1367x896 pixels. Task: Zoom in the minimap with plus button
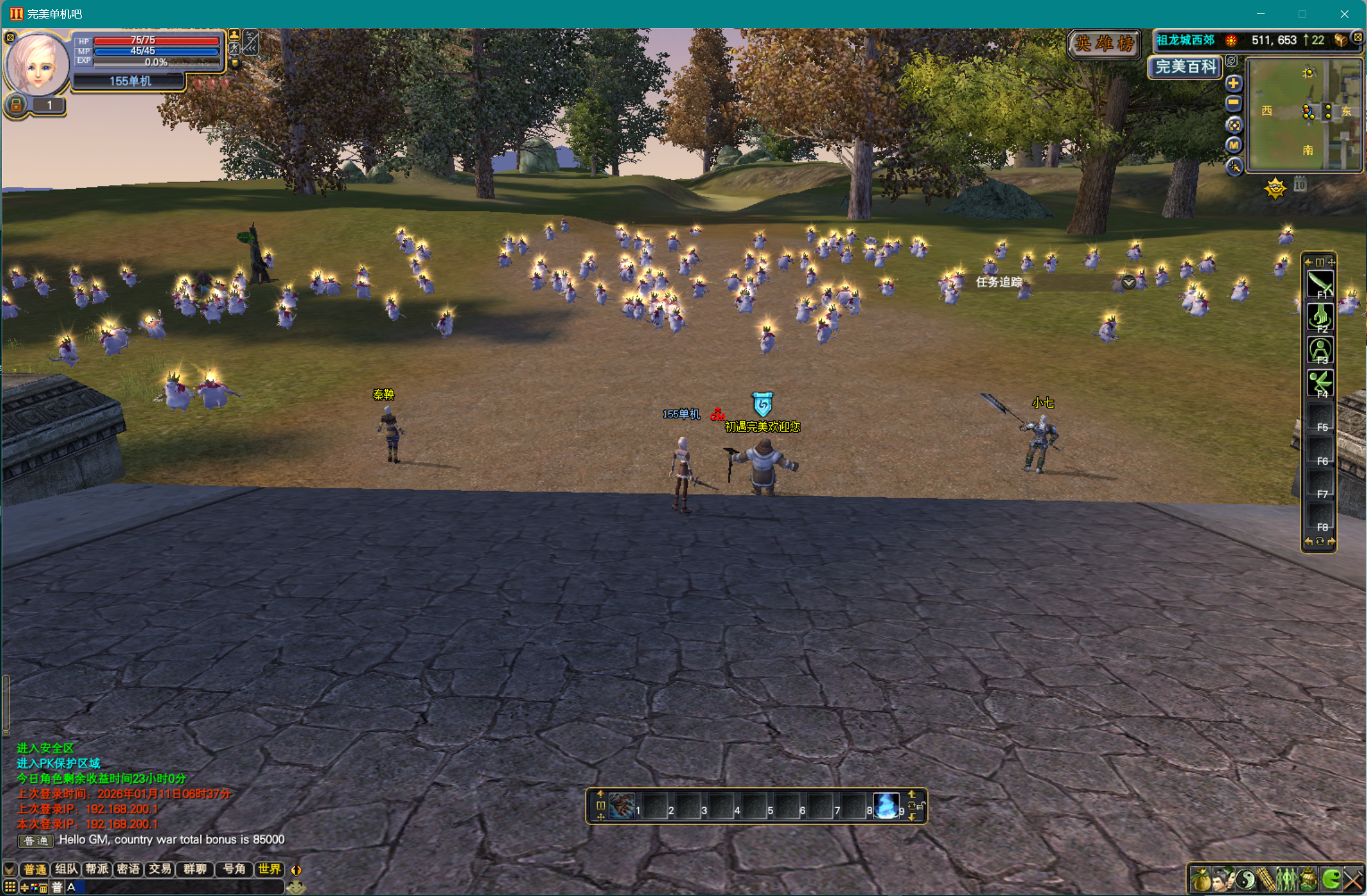click(1233, 83)
